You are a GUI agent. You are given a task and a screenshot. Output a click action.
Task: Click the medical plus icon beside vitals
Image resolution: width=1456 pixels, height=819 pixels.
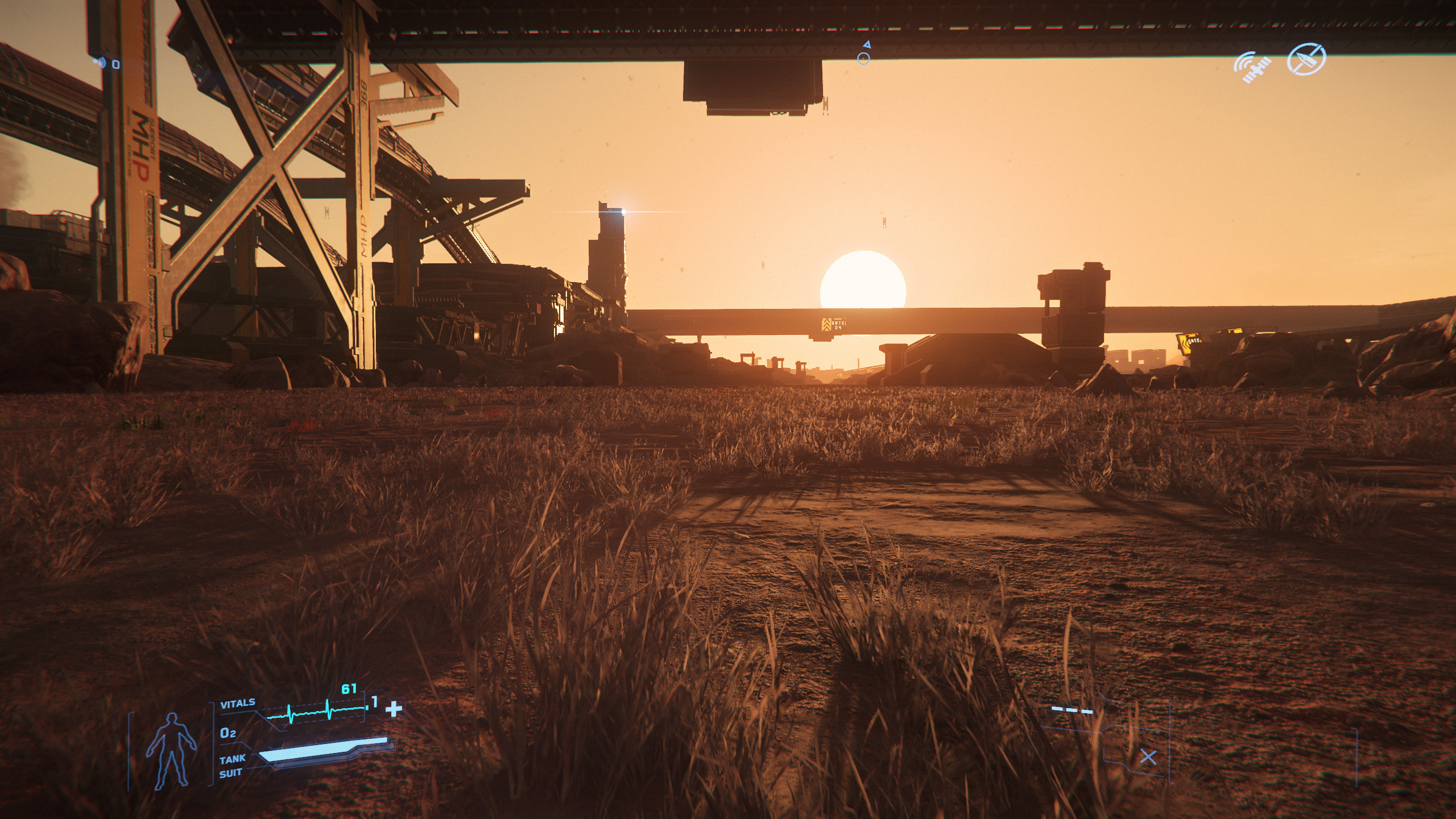(x=394, y=709)
